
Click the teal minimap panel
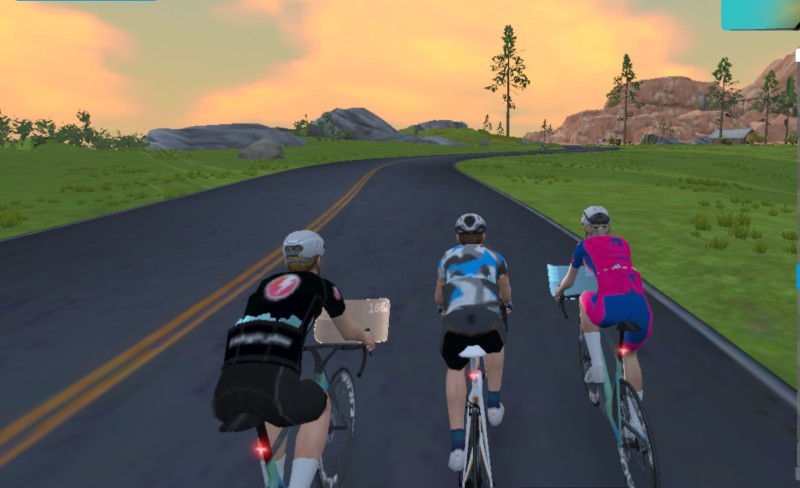[x=759, y=13]
